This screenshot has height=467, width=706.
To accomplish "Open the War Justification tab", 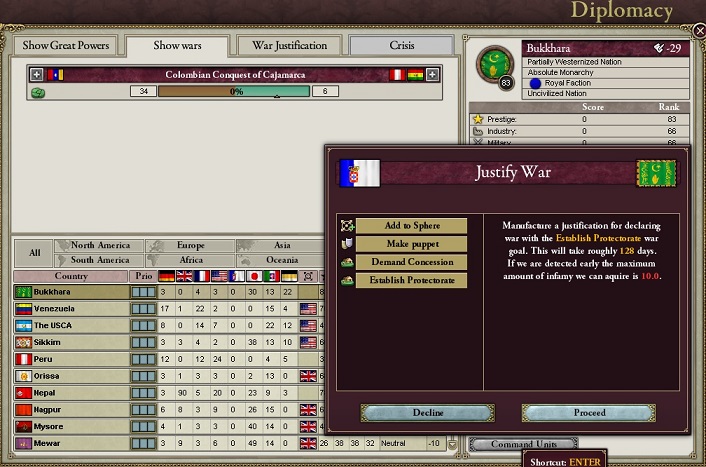I will [289, 46].
